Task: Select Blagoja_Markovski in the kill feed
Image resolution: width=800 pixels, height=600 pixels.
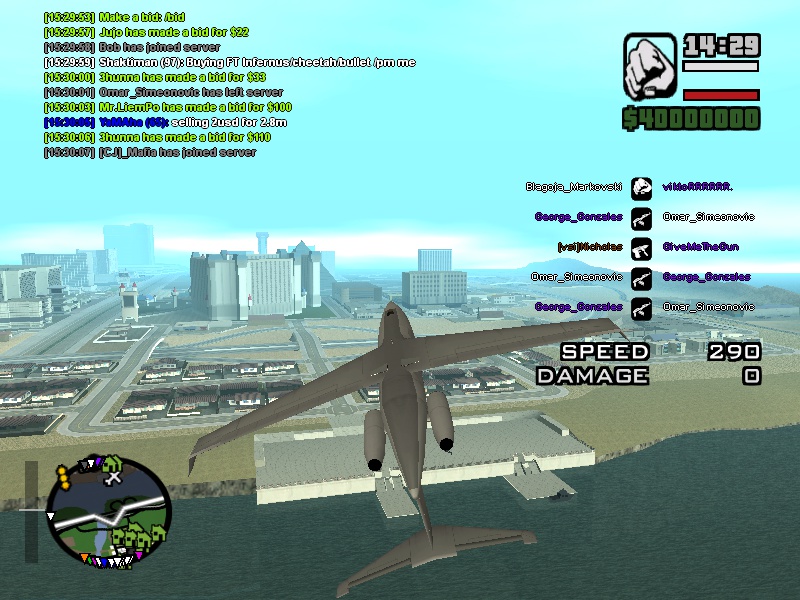Action: pos(574,187)
